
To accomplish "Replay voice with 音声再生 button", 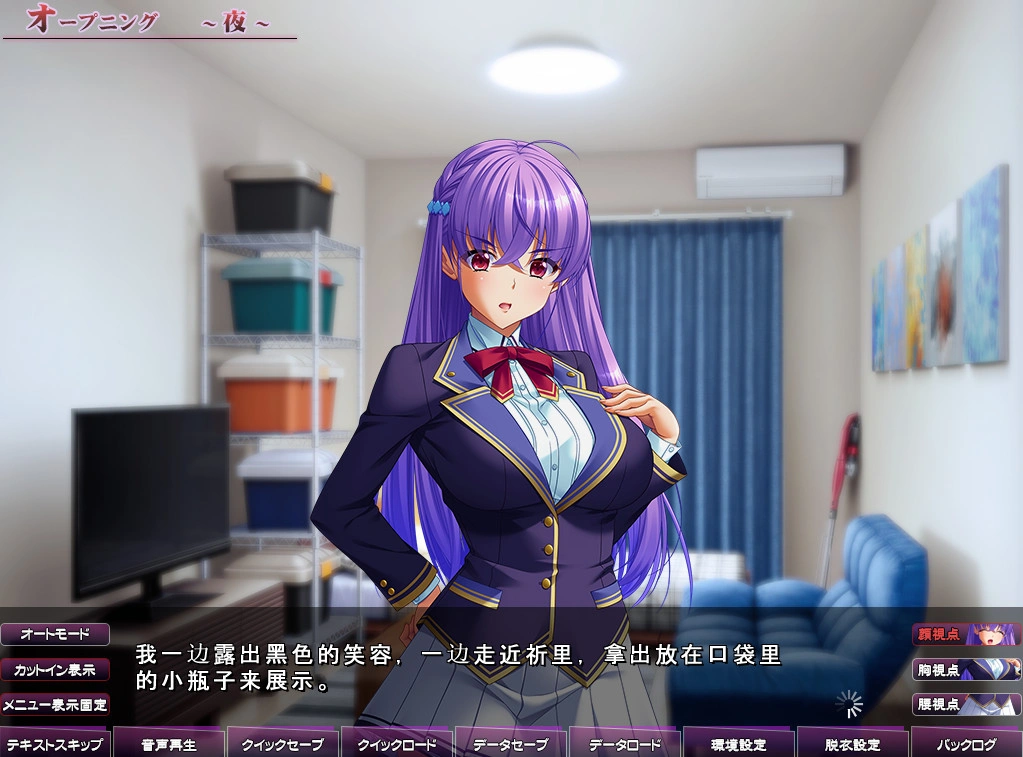I will (x=170, y=744).
